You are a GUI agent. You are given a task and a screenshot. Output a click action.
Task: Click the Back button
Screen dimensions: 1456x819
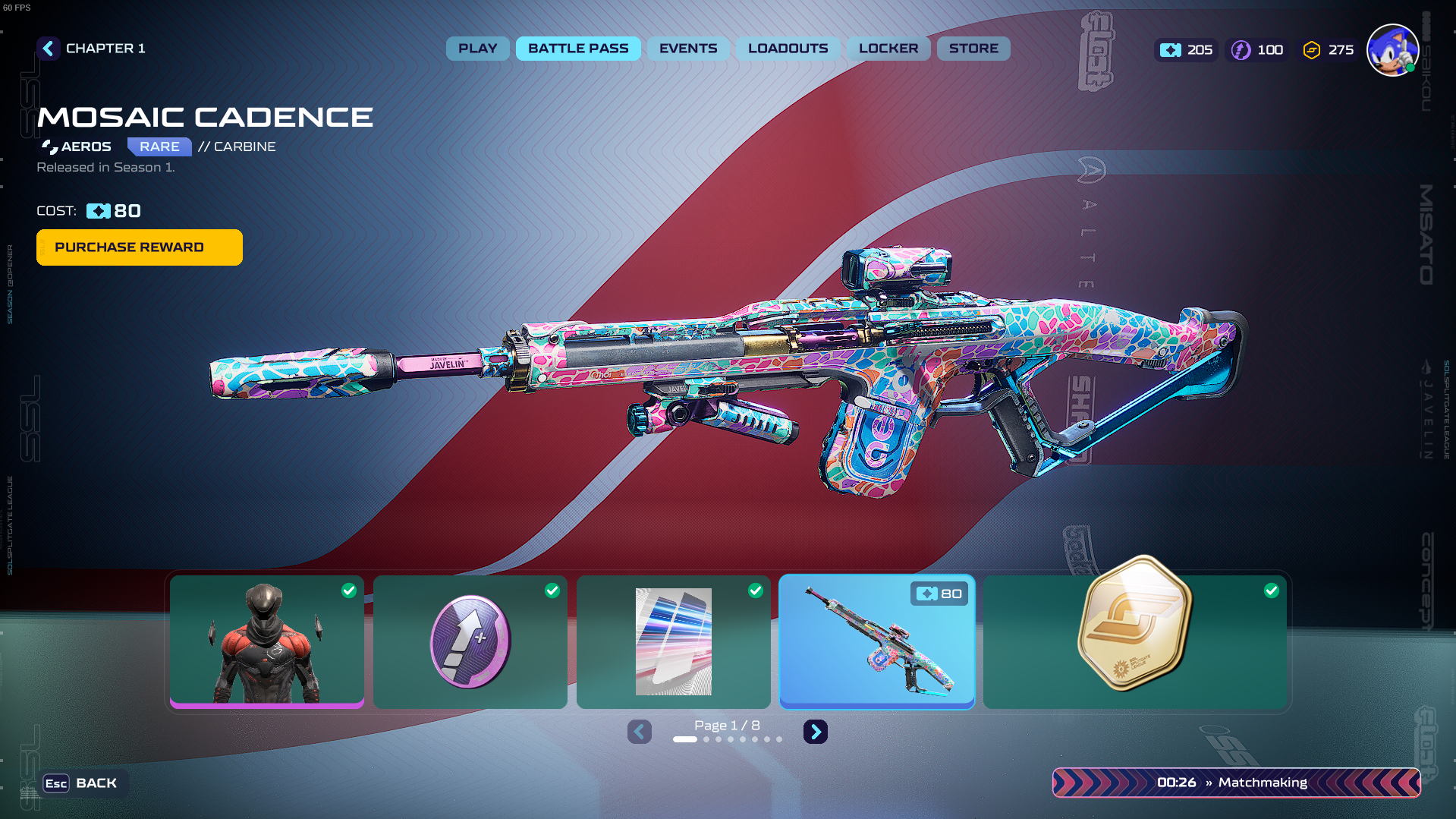click(x=82, y=783)
